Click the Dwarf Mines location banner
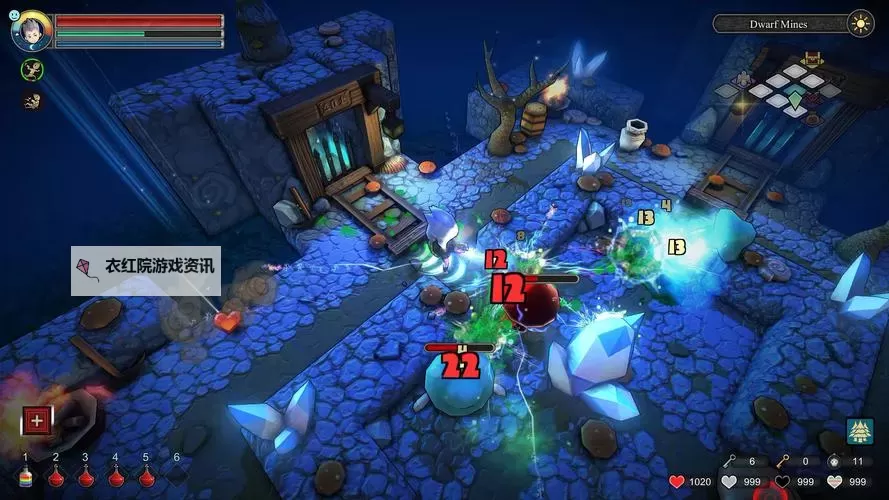 click(x=779, y=23)
